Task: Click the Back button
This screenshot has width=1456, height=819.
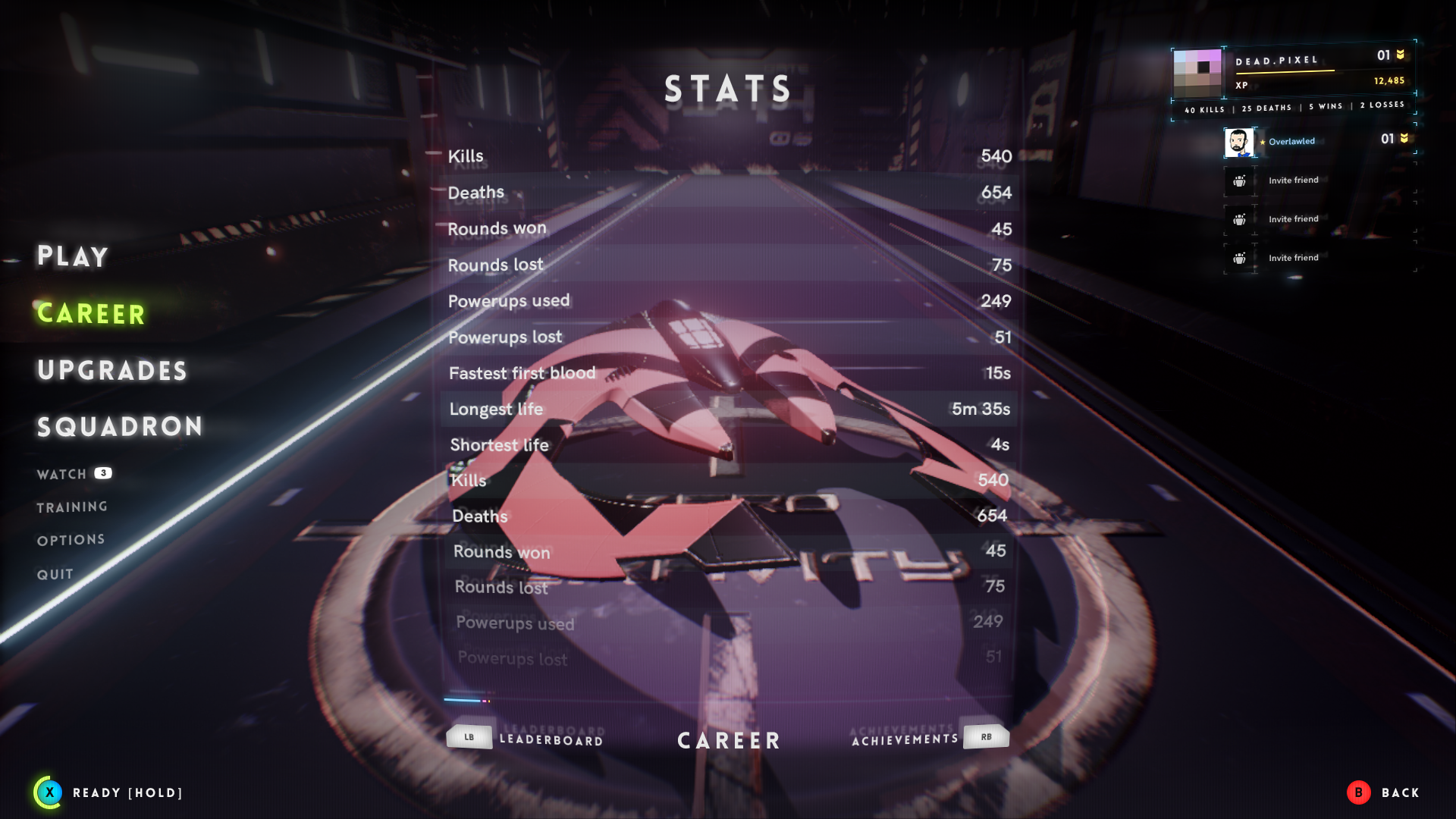Action: point(1383,792)
